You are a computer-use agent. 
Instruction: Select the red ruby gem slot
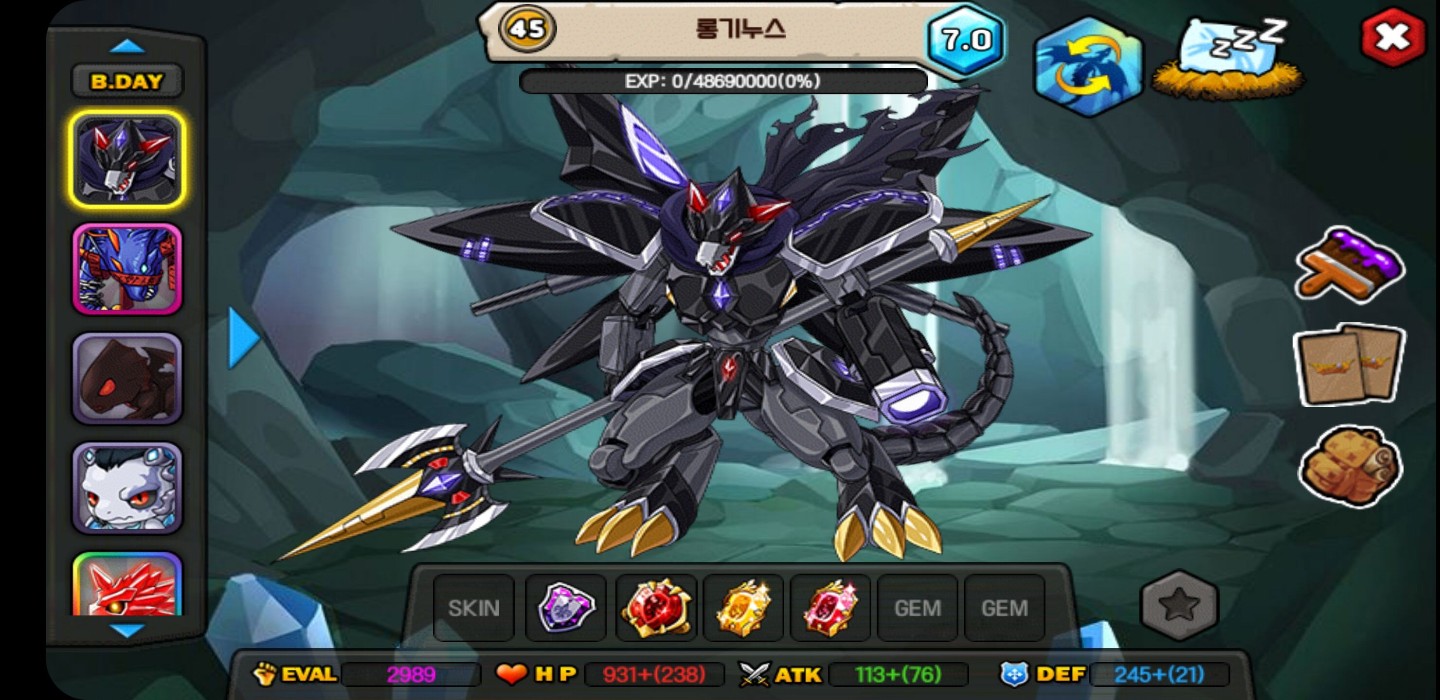click(x=656, y=607)
